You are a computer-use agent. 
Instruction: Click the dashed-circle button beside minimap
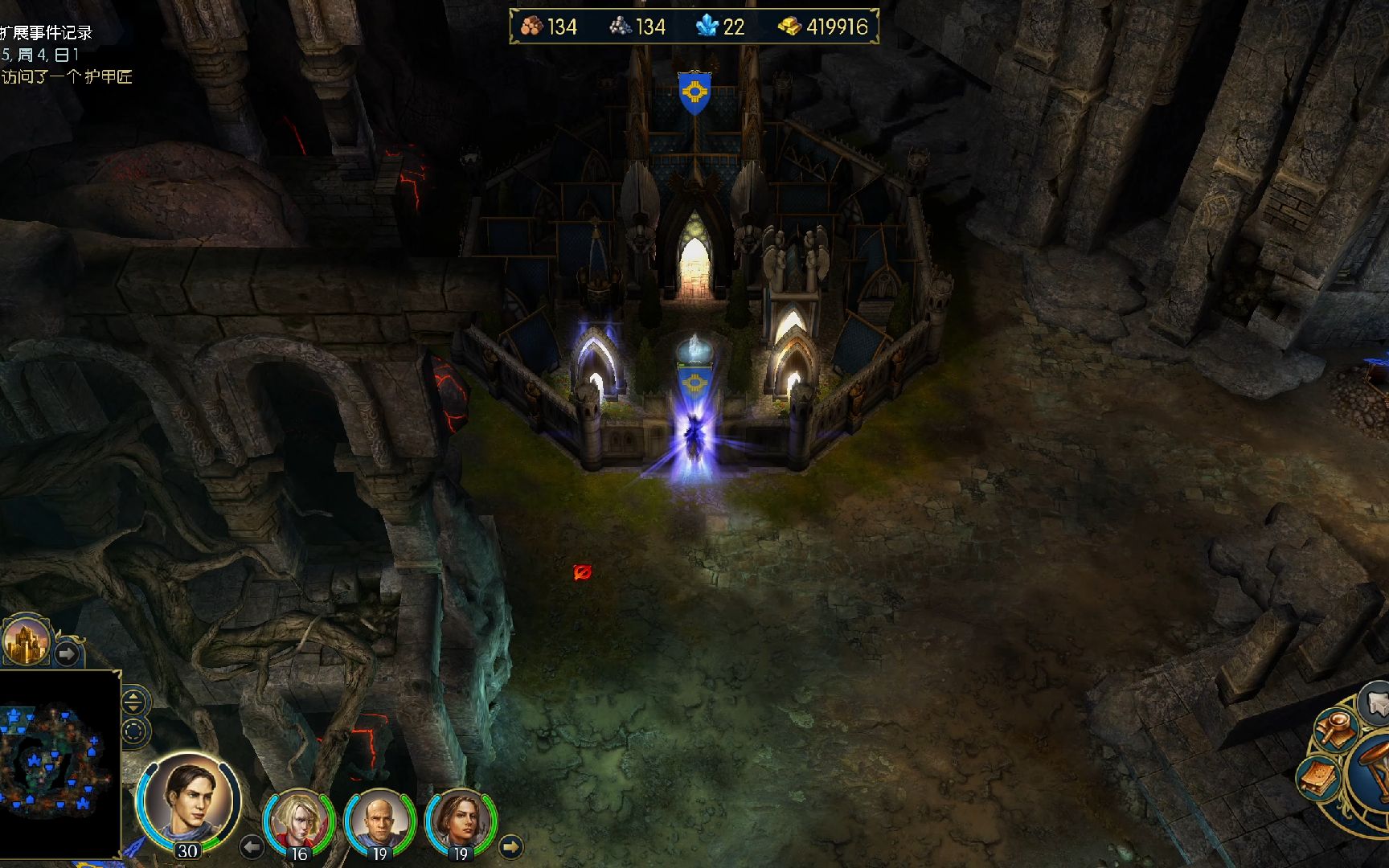(x=134, y=731)
